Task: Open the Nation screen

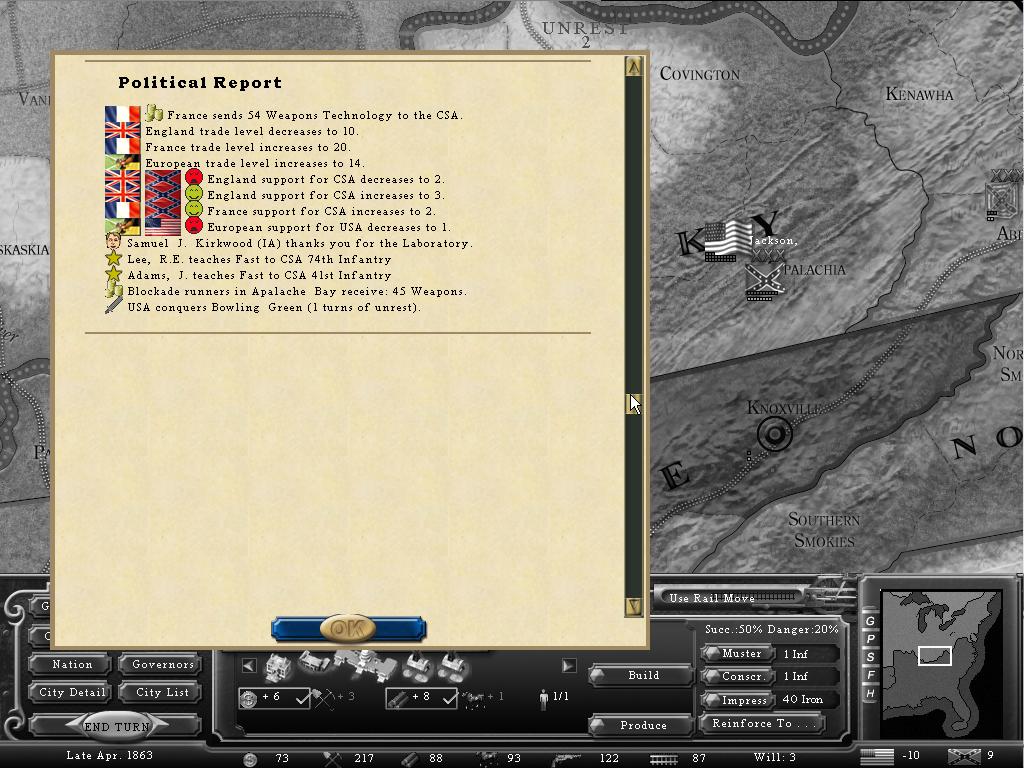Action: tap(72, 664)
